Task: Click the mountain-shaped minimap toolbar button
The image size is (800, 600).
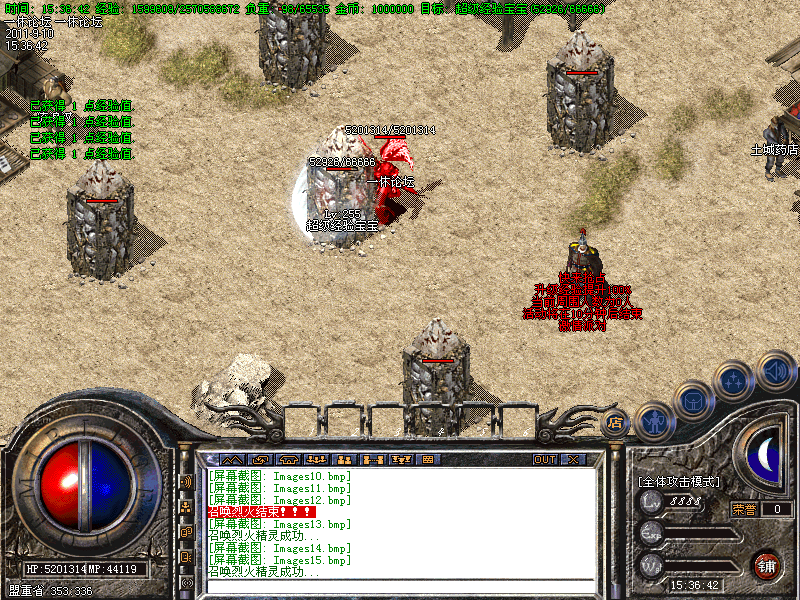Action: coord(231,459)
